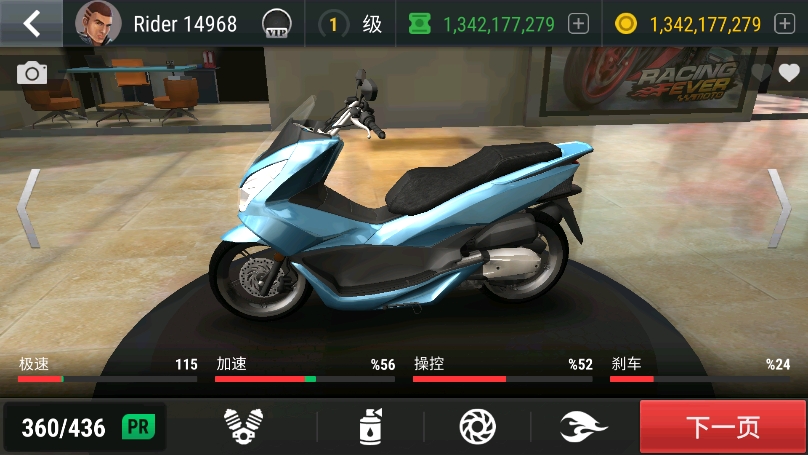Viewport: 808px width, 455px height.
Task: Open the wheel rim customization tab
Action: point(477,427)
